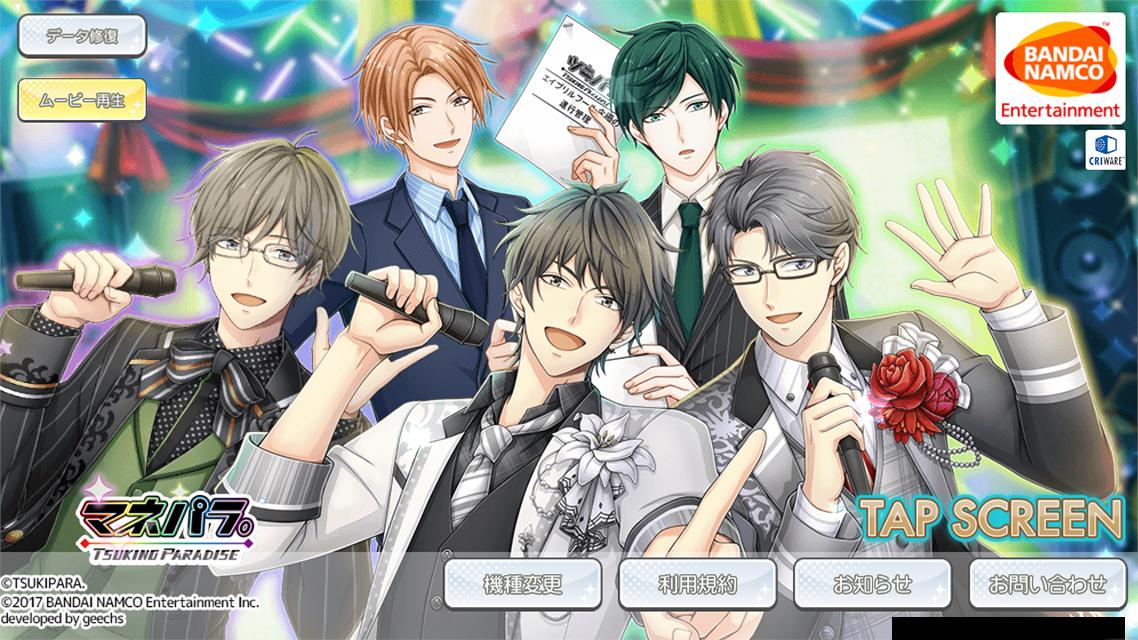
Task: Show the お知らせ news notices
Action: pos(872,584)
